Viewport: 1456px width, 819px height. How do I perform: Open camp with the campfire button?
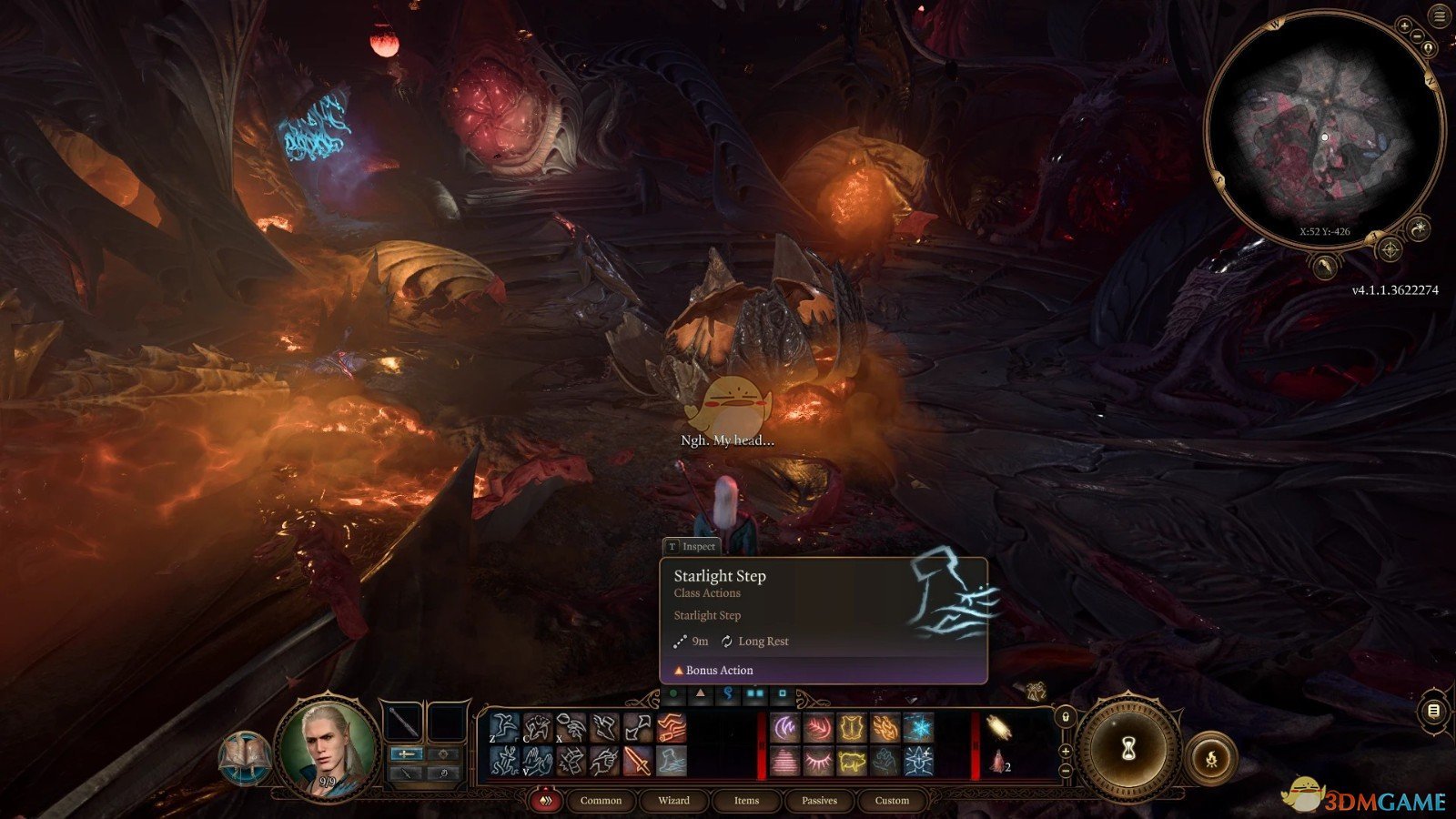[1211, 757]
